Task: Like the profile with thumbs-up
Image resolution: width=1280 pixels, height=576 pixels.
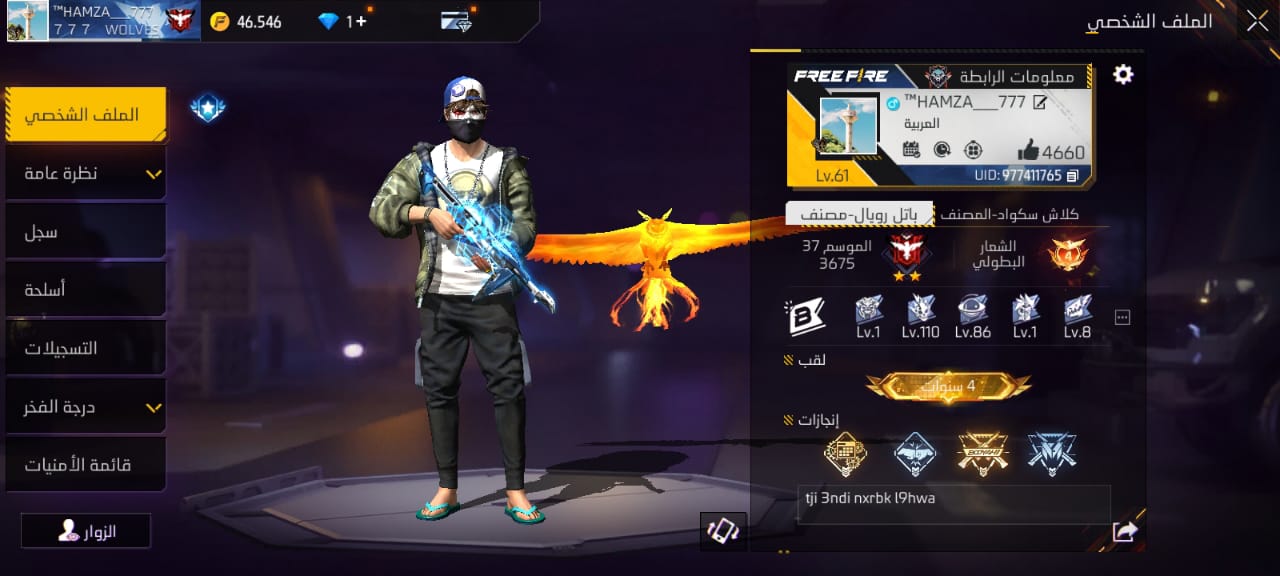Action: pyautogui.click(x=1028, y=151)
